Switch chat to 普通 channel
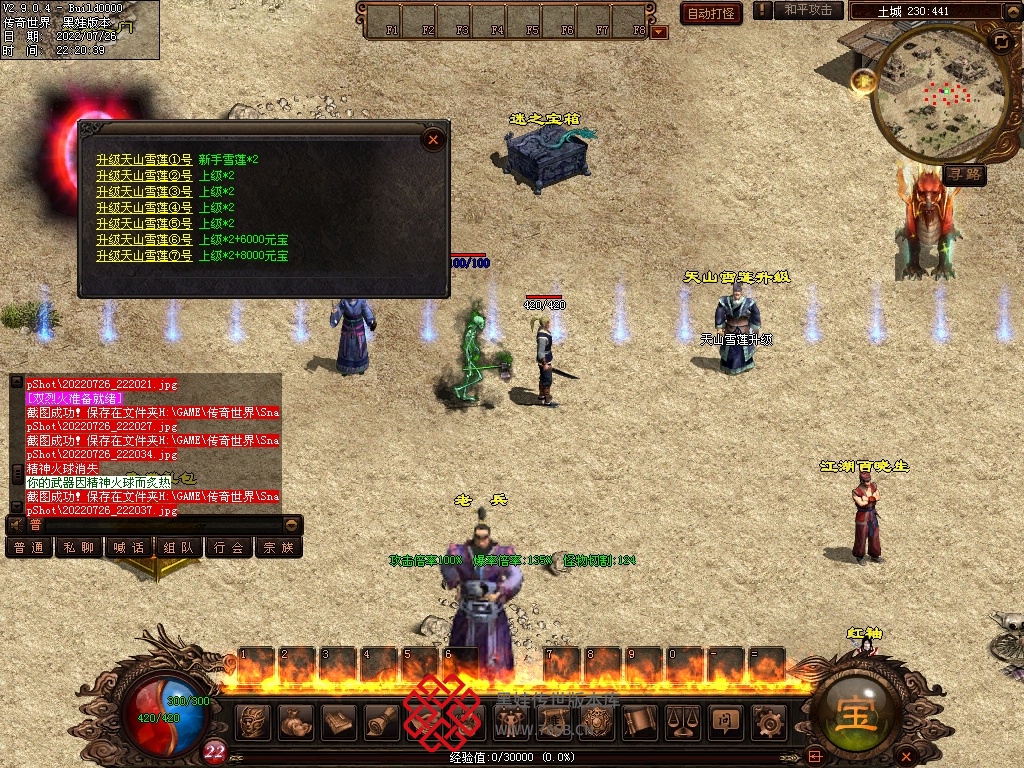The height and width of the screenshot is (768, 1024). point(28,548)
